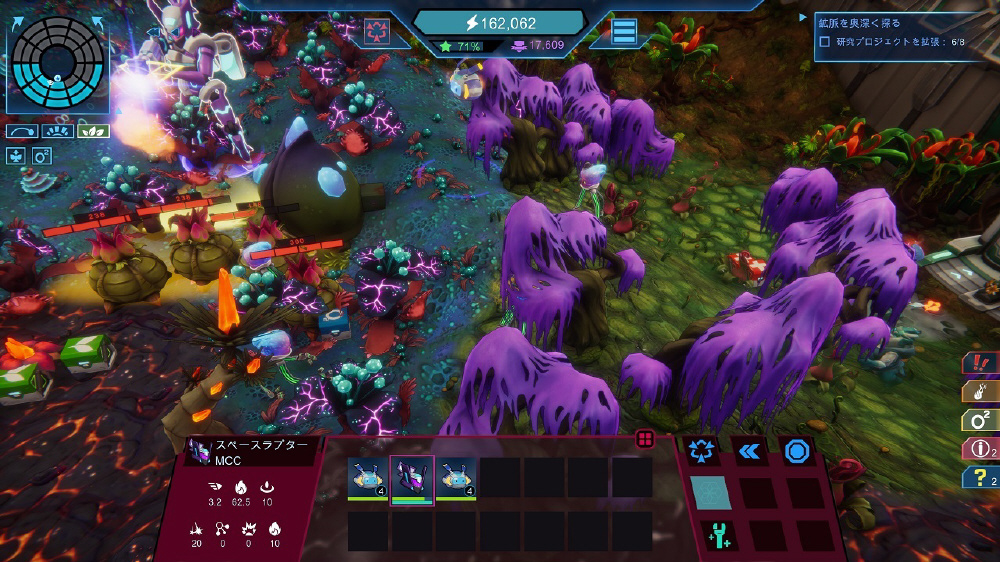Viewport: 1000px width, 562px height.
Task: Open the flame alert side tab
Action: click(978, 391)
